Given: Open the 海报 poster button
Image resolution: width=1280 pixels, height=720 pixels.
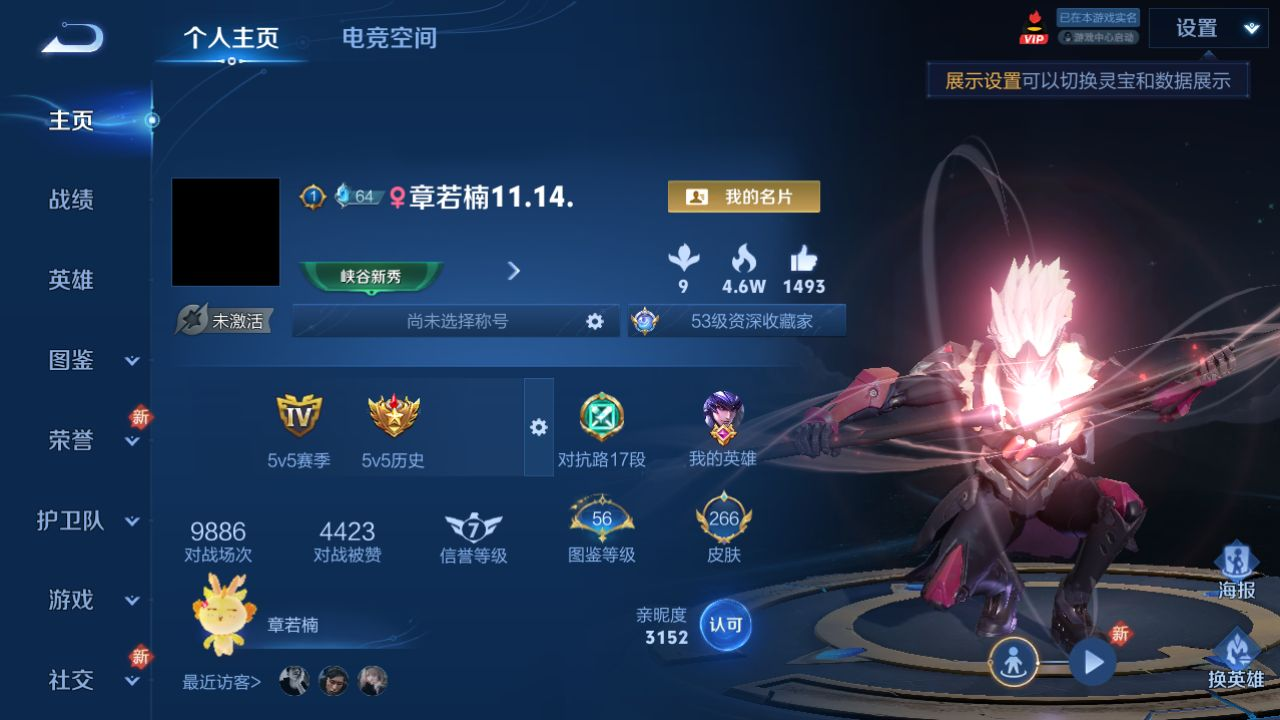Looking at the screenshot, I should [x=1236, y=572].
